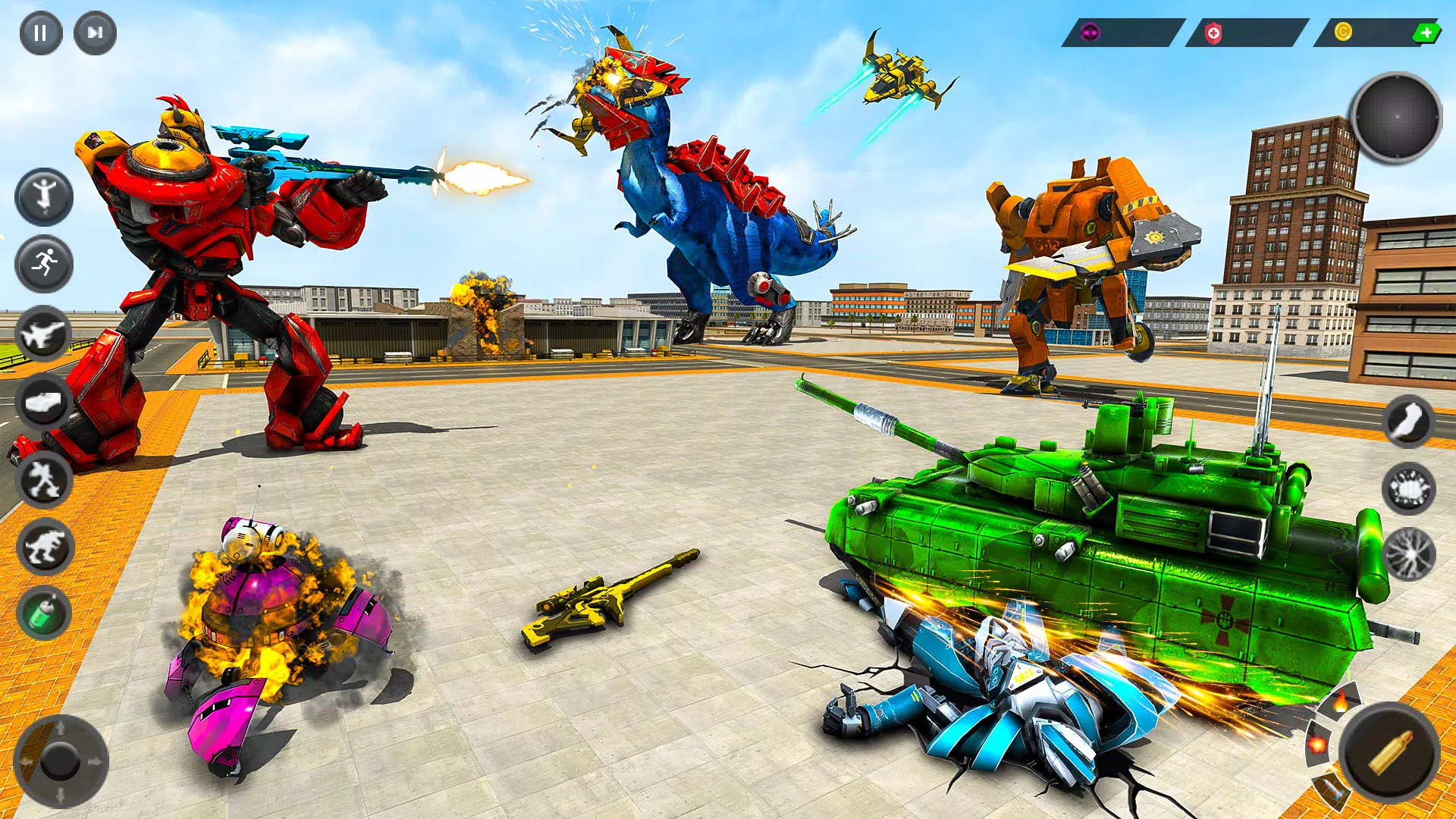Transform into the car form

44,403
